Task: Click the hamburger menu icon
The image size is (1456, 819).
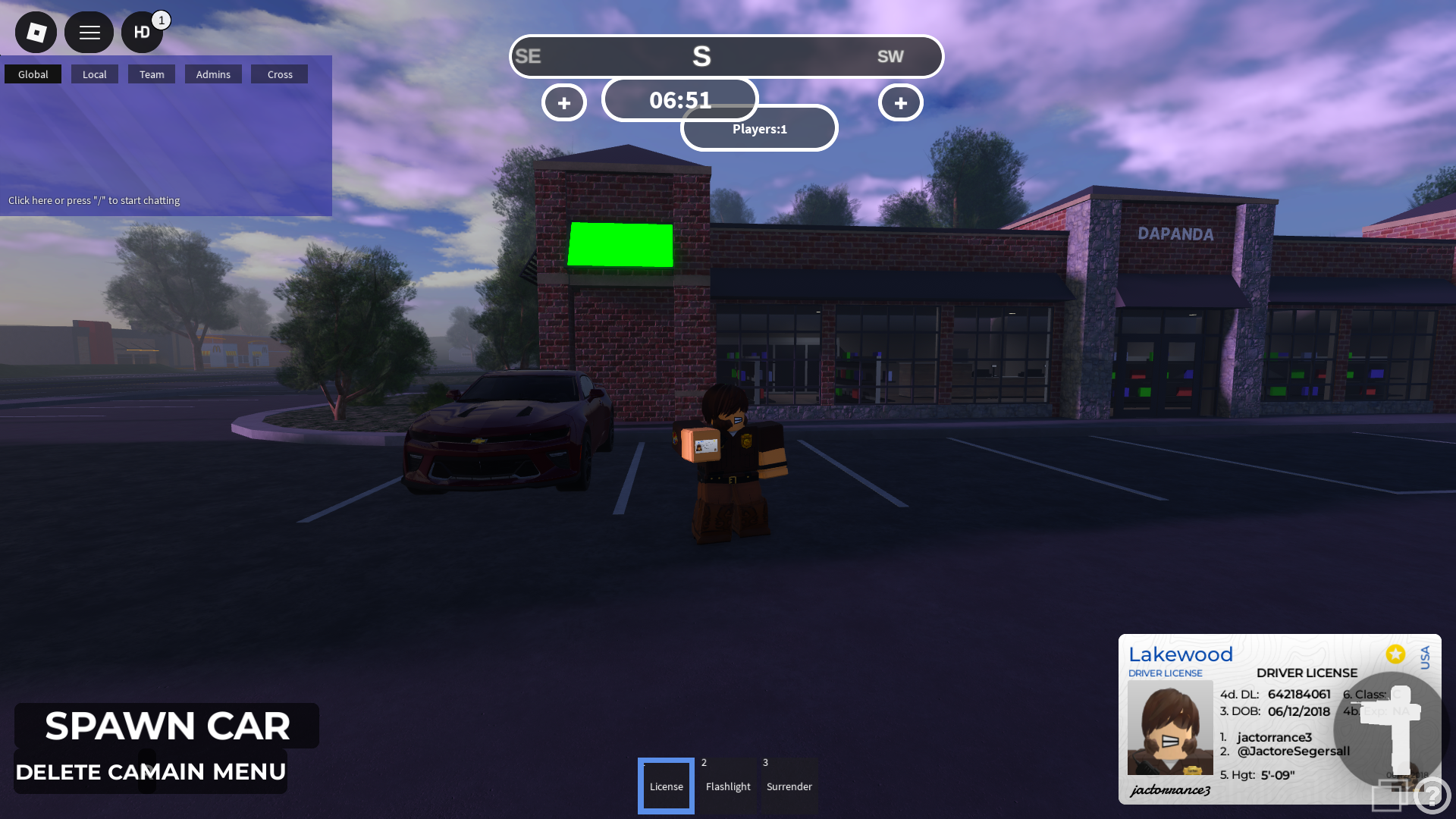Action: pos(89,32)
